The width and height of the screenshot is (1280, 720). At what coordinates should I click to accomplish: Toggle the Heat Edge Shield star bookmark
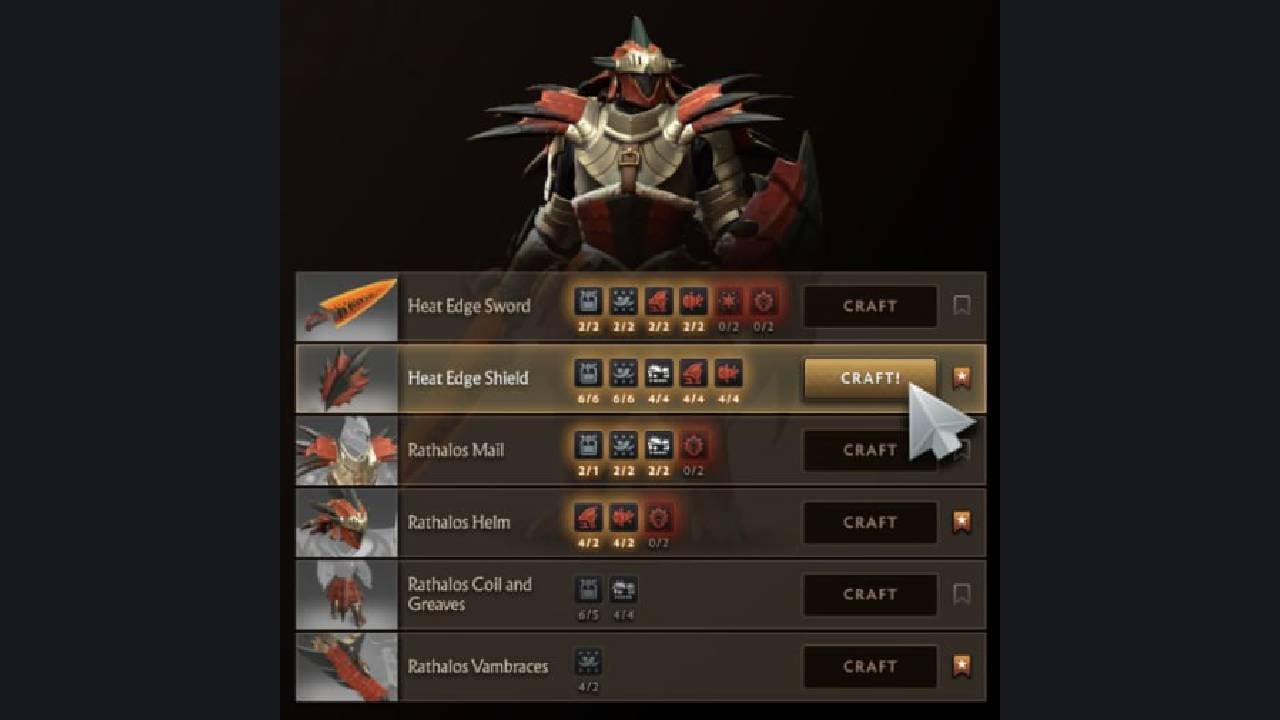pyautogui.click(x=961, y=378)
